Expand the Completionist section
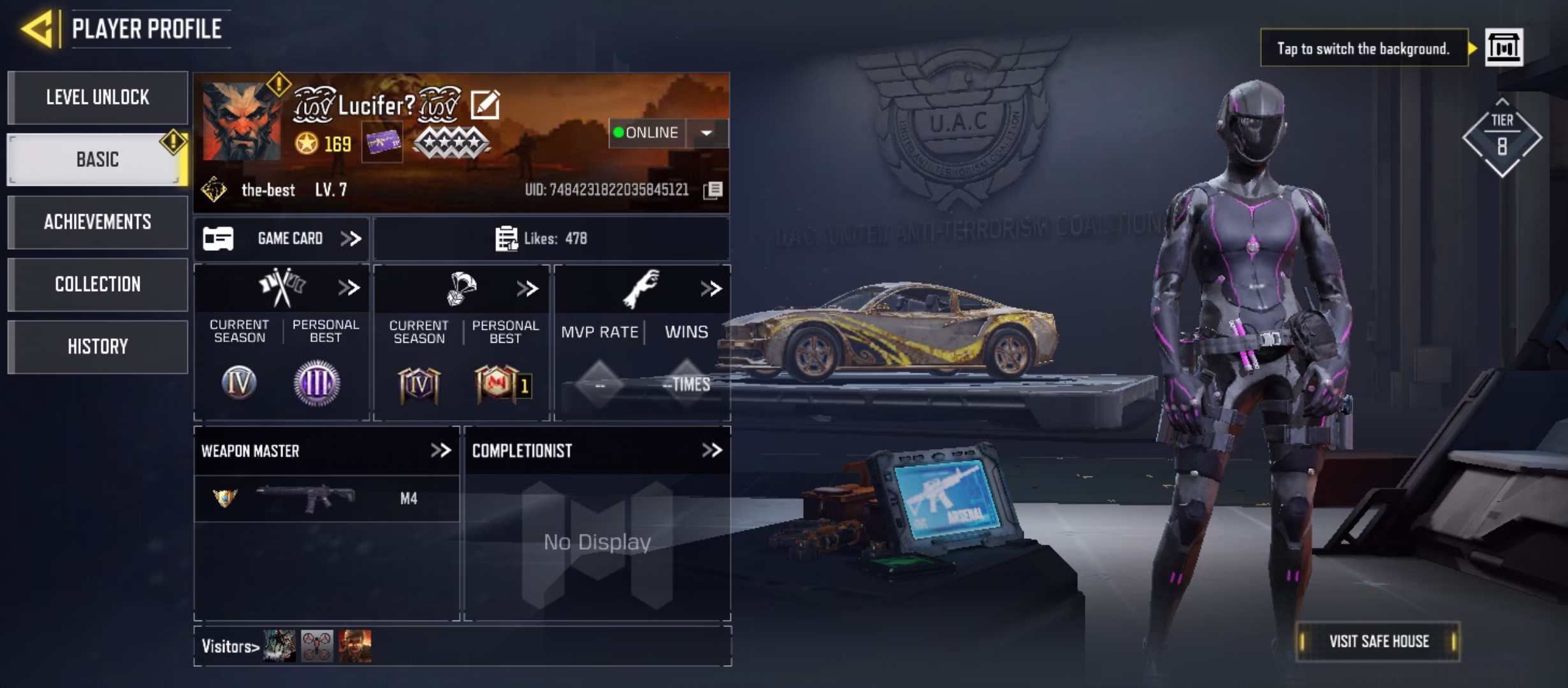 coord(711,450)
